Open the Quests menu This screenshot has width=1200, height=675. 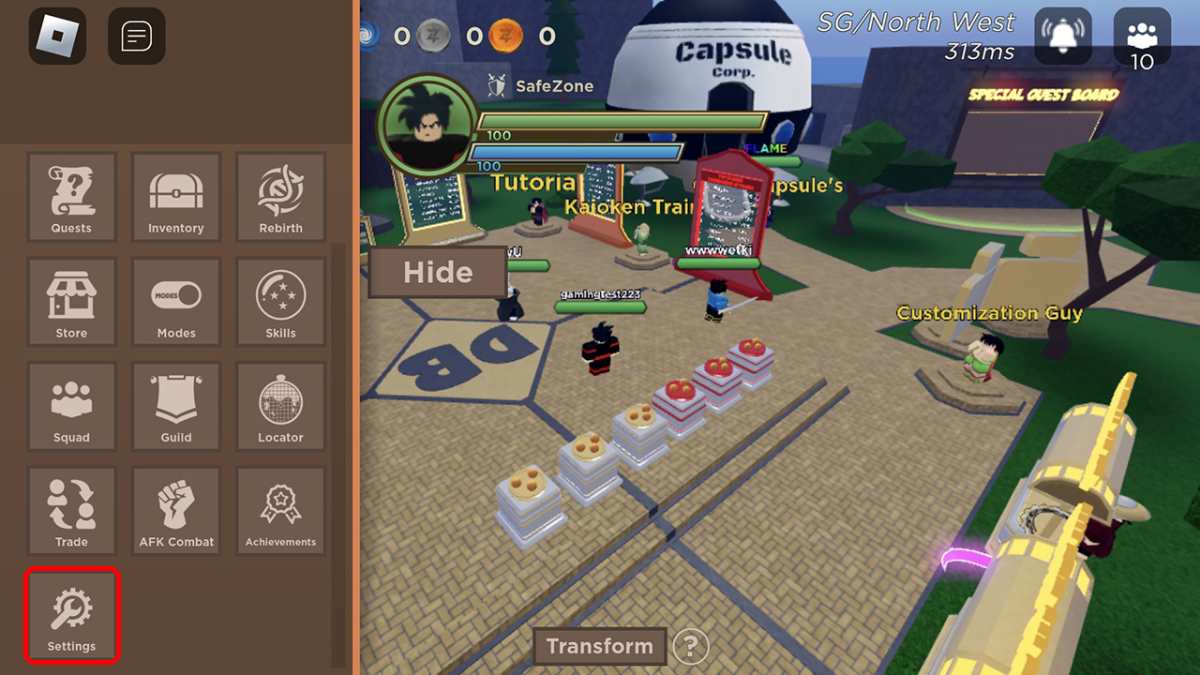point(71,196)
